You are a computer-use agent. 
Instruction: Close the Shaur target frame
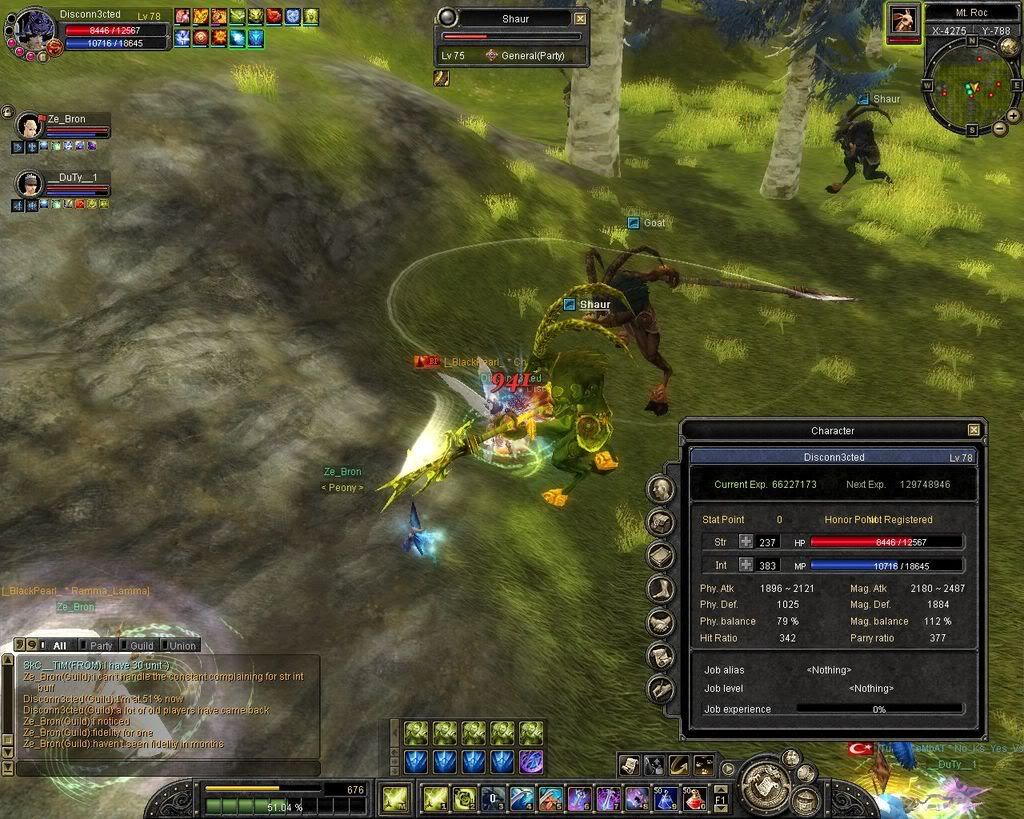coord(580,18)
